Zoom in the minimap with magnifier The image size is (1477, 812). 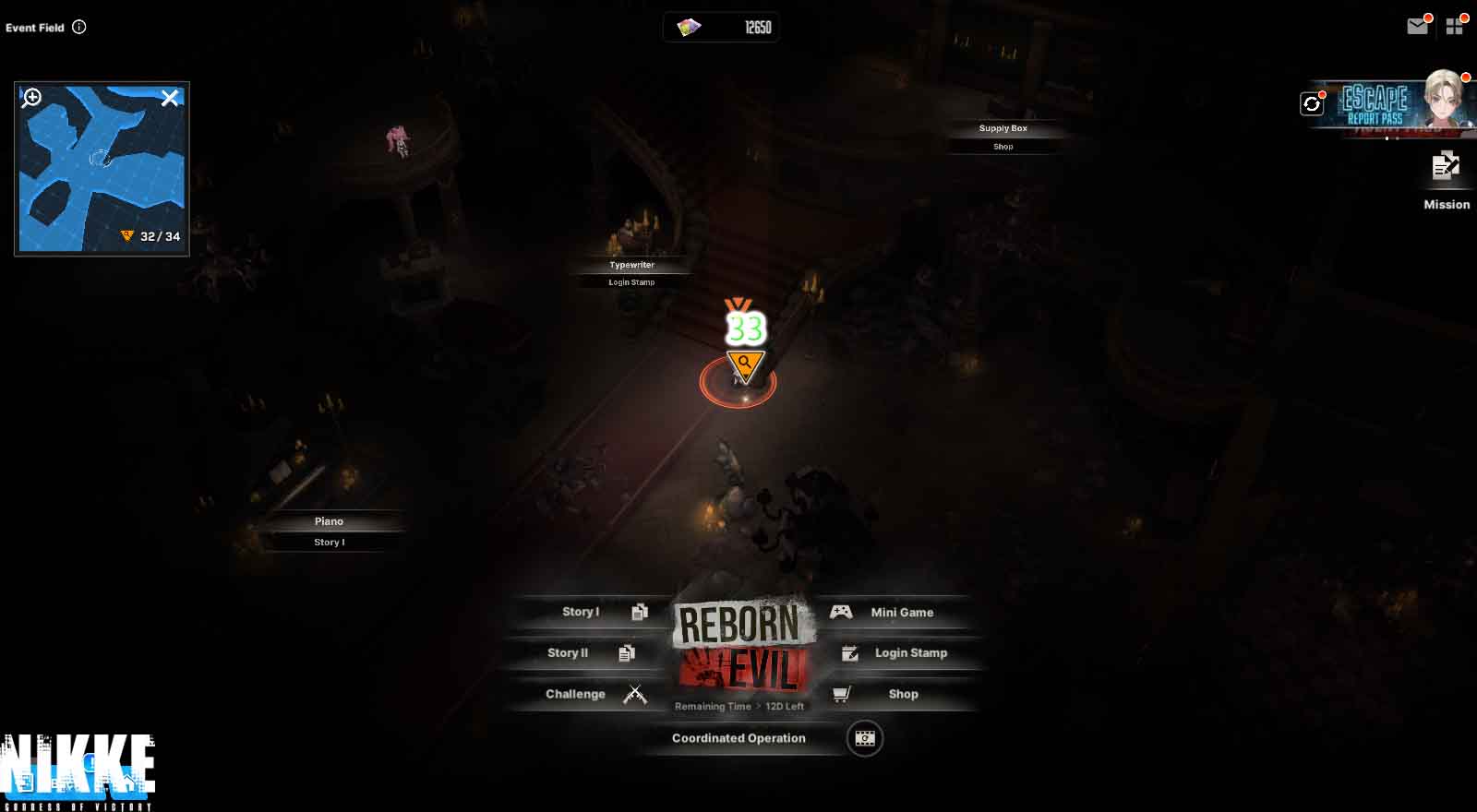coord(32,98)
